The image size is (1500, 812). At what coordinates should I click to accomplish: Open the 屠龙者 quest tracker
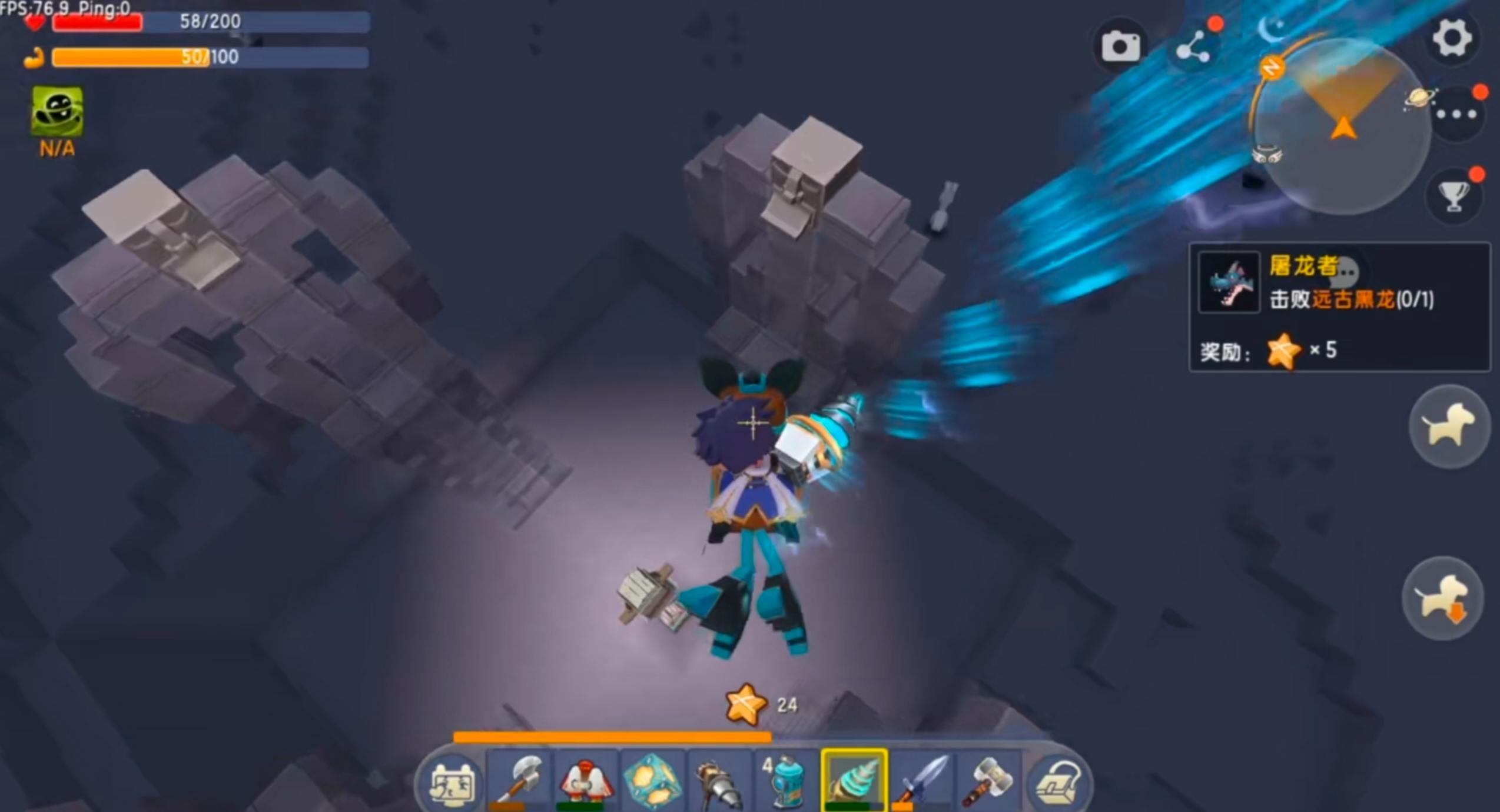click(1339, 306)
